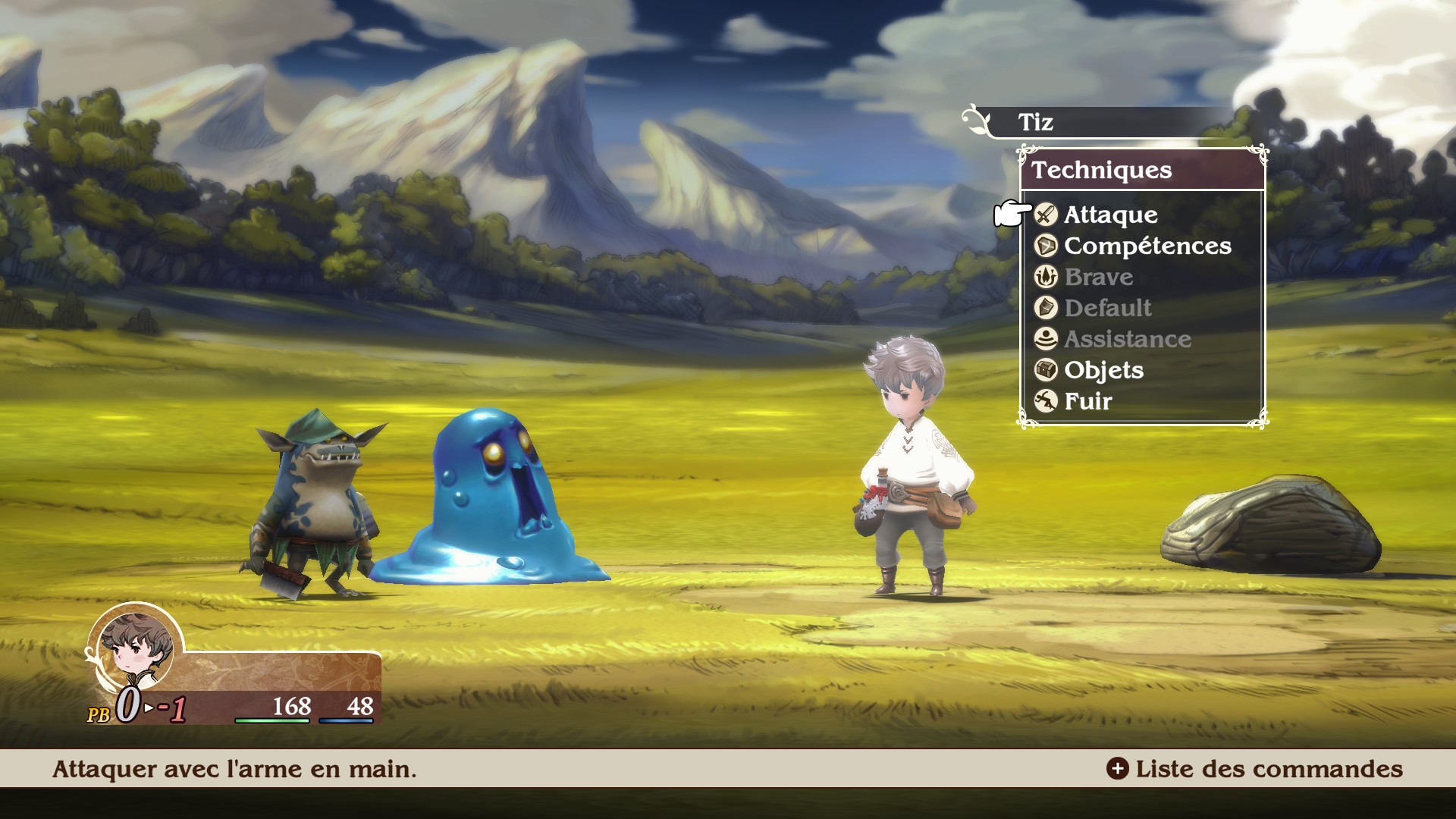Viewport: 1456px width, 819px height.
Task: Open the Objets item menu
Action: tap(1103, 371)
